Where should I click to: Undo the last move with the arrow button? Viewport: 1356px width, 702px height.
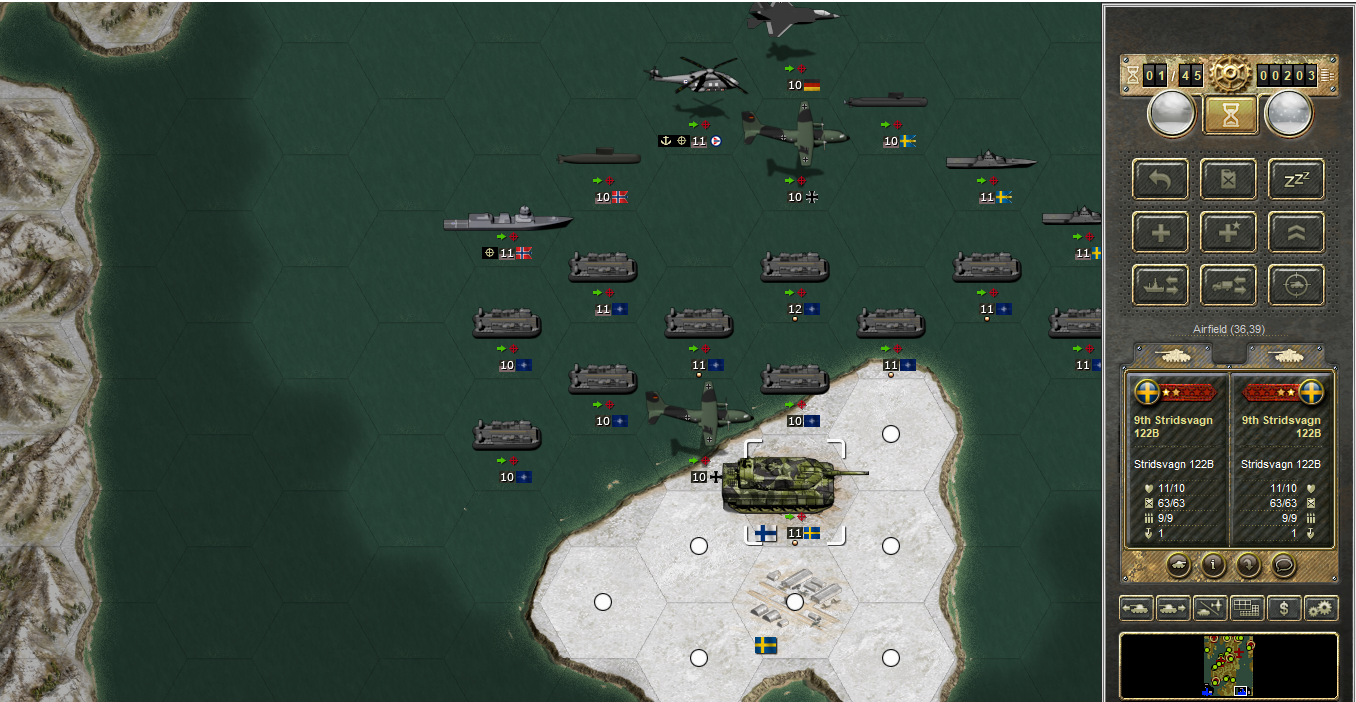[x=1160, y=179]
